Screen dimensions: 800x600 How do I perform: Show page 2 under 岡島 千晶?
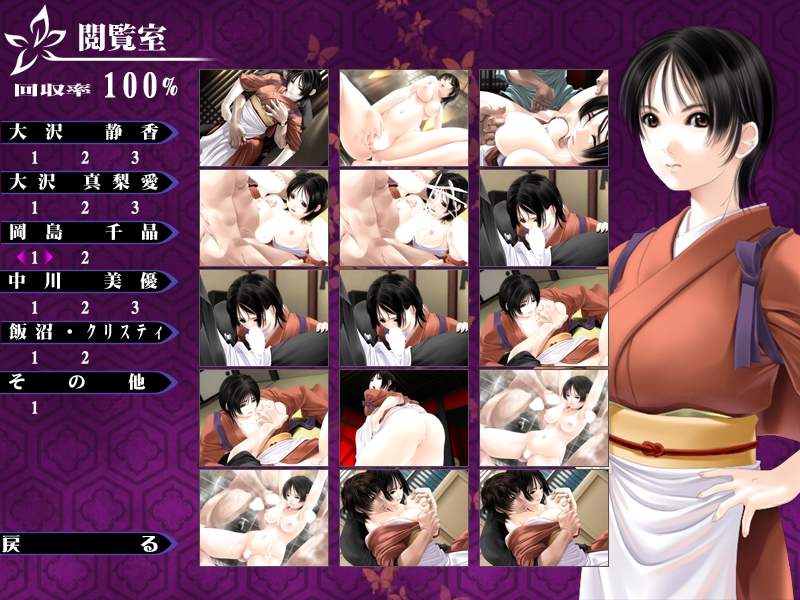[x=85, y=258]
